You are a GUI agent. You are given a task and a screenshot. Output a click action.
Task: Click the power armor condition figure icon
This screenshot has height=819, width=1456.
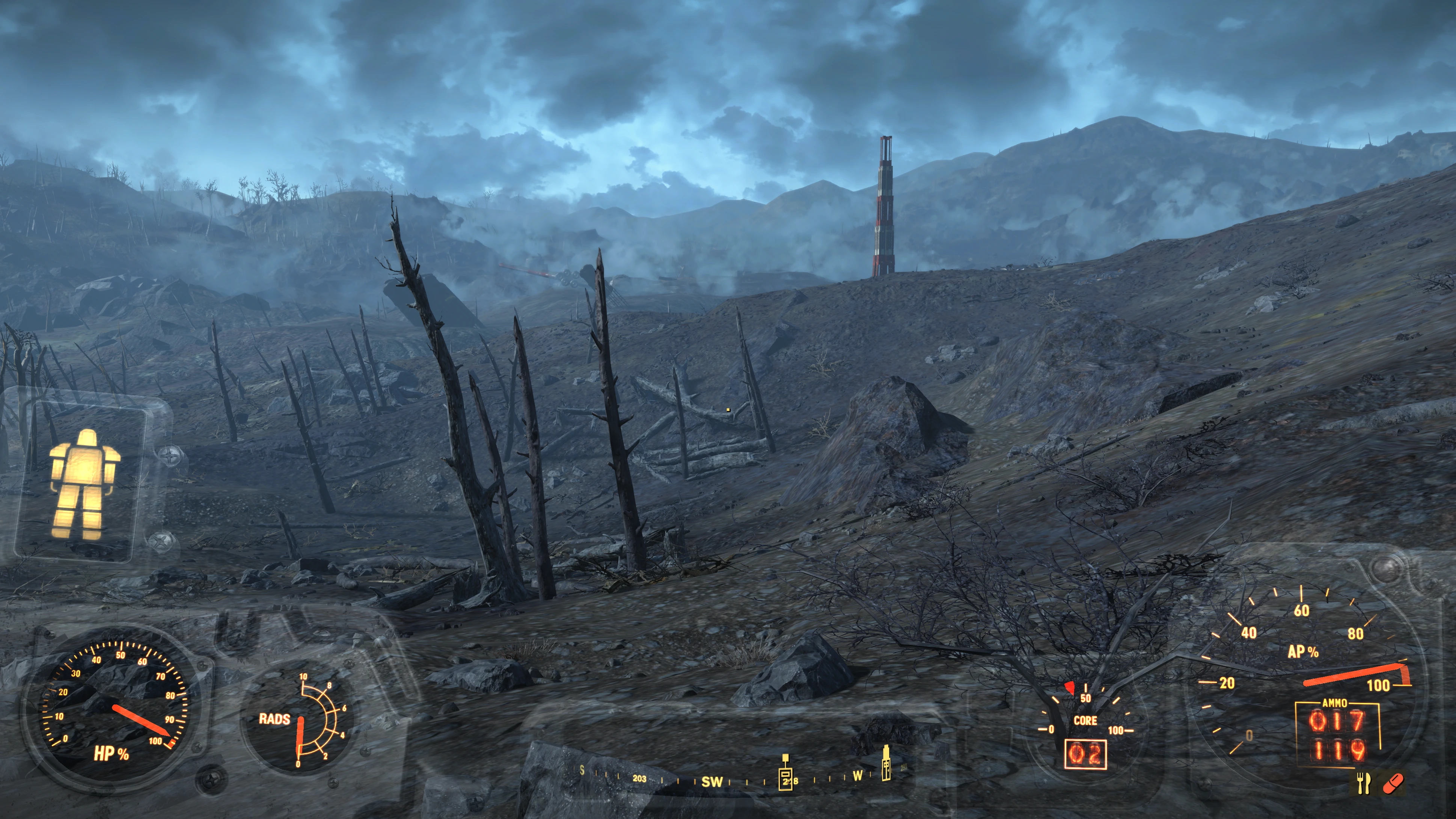tap(83, 484)
